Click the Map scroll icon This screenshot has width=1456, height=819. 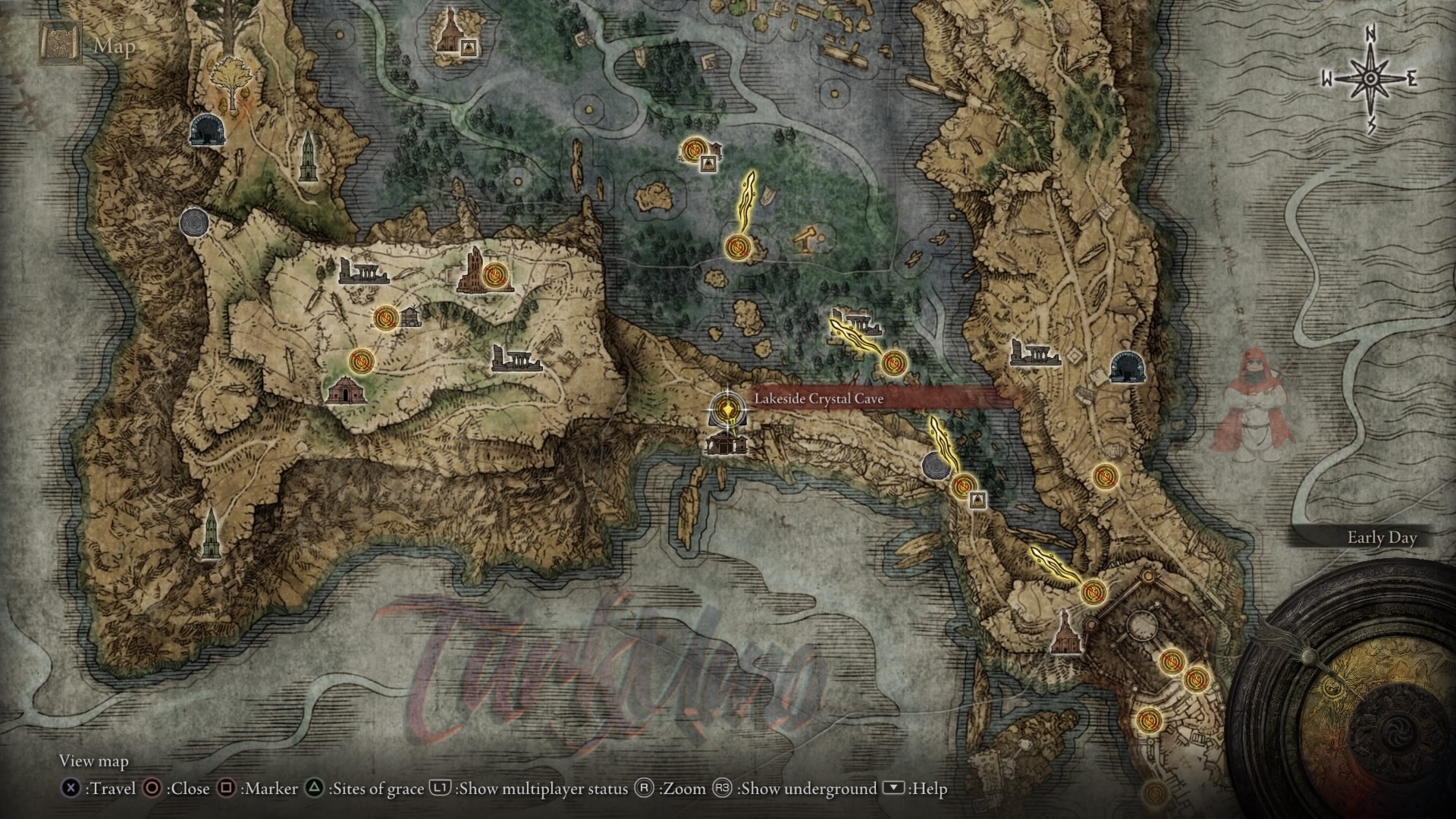tap(58, 45)
